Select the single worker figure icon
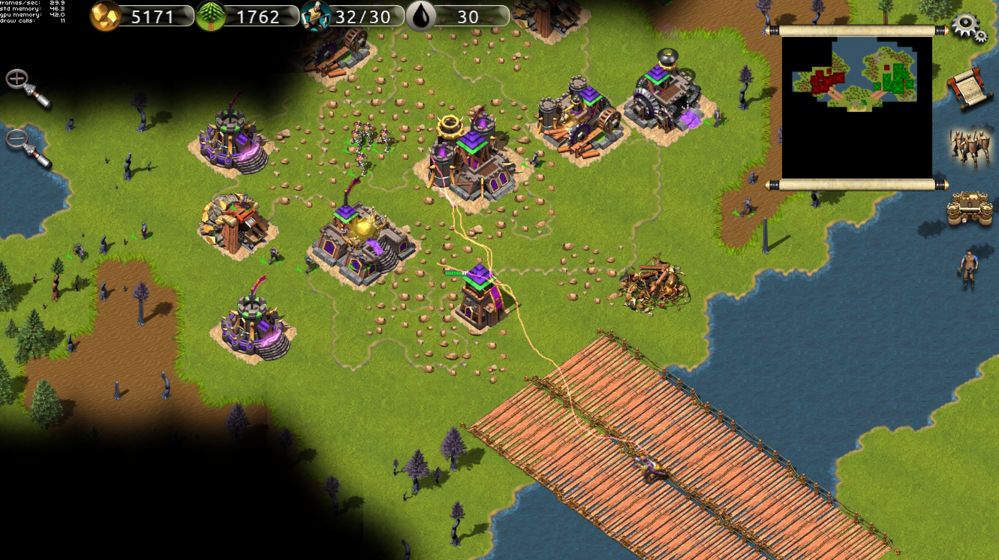This screenshot has height=560, width=999. [967, 269]
